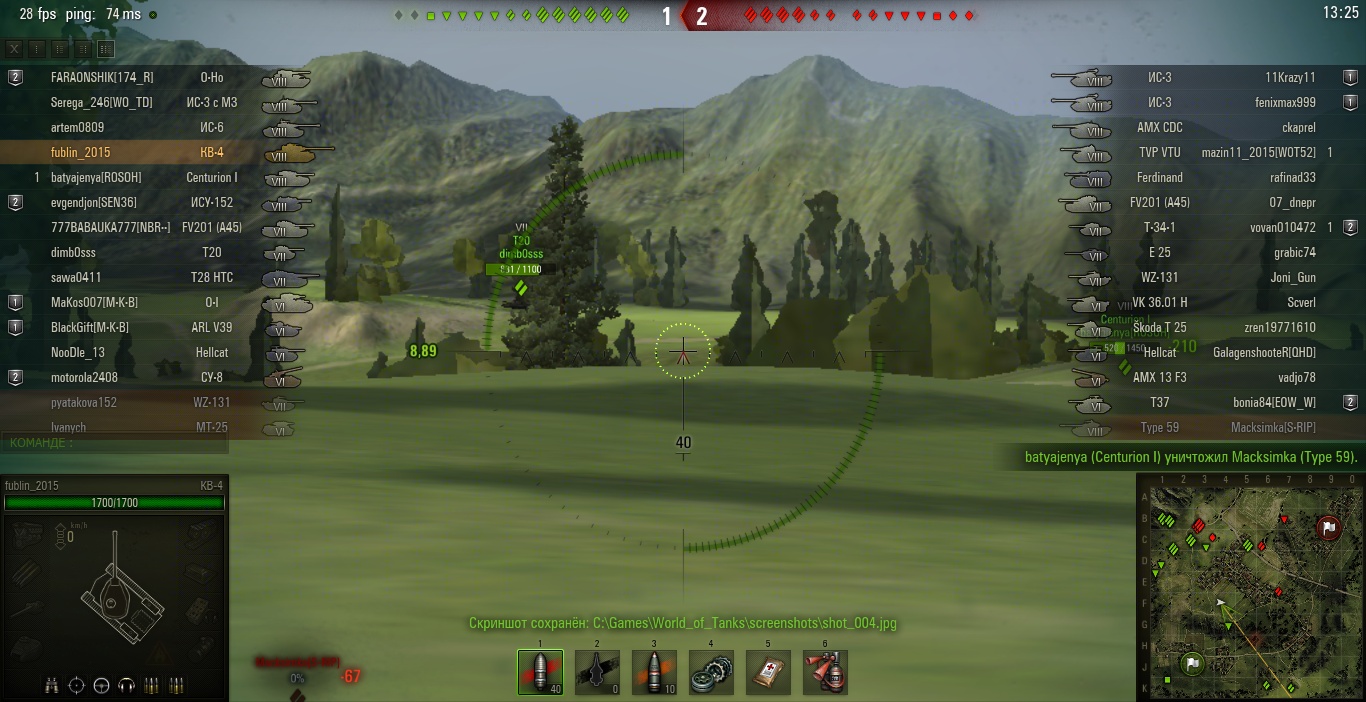Select the armor-piercing shell with 40 rounds
This screenshot has width=1366, height=702.
(x=540, y=672)
